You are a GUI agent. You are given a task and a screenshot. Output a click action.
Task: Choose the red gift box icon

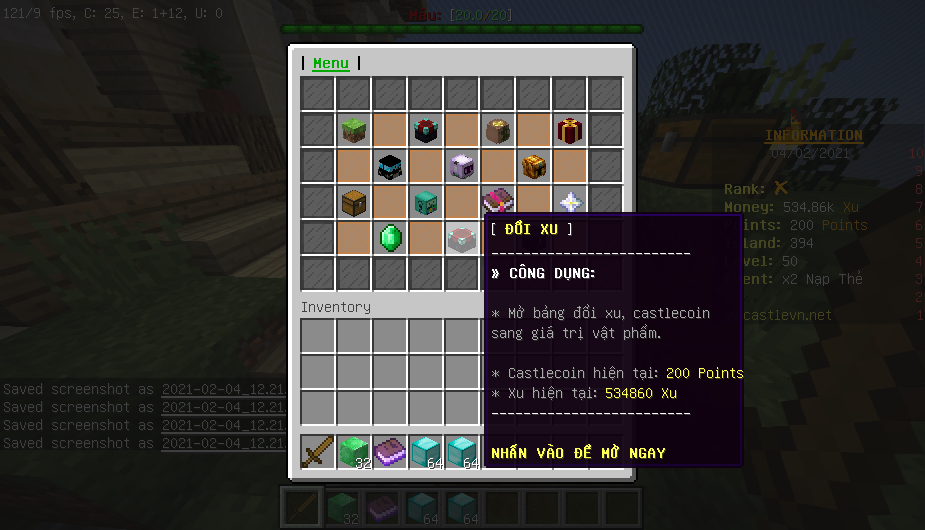[570, 130]
